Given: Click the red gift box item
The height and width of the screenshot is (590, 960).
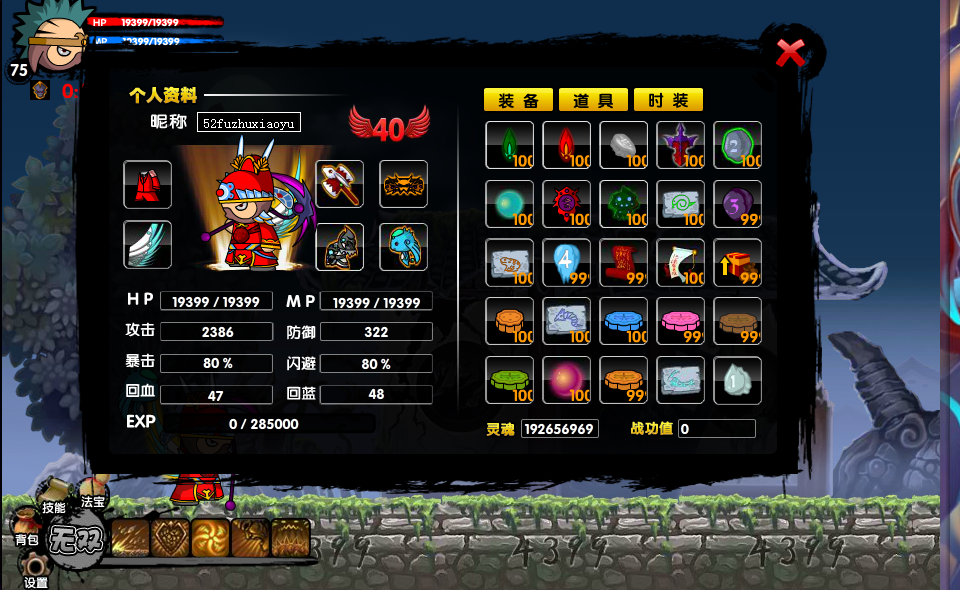Looking at the screenshot, I should [737, 263].
